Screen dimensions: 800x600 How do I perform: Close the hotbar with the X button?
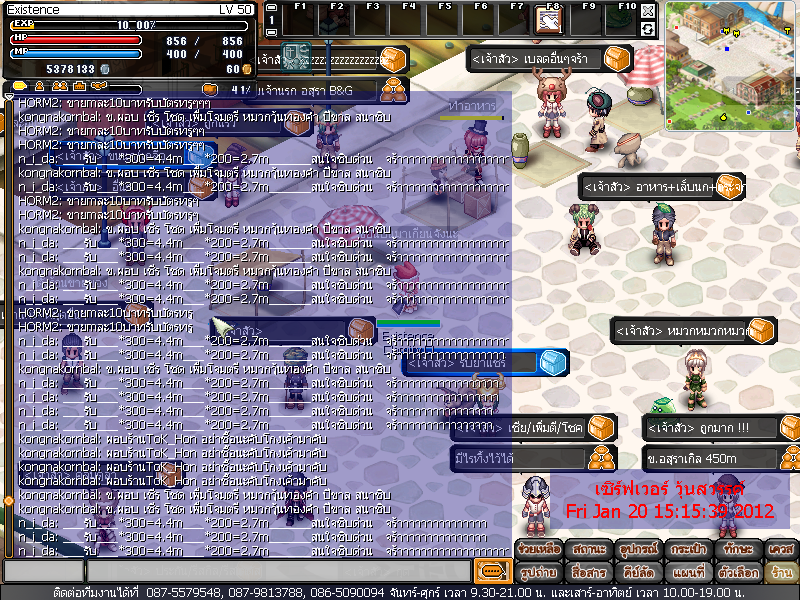[x=648, y=11]
